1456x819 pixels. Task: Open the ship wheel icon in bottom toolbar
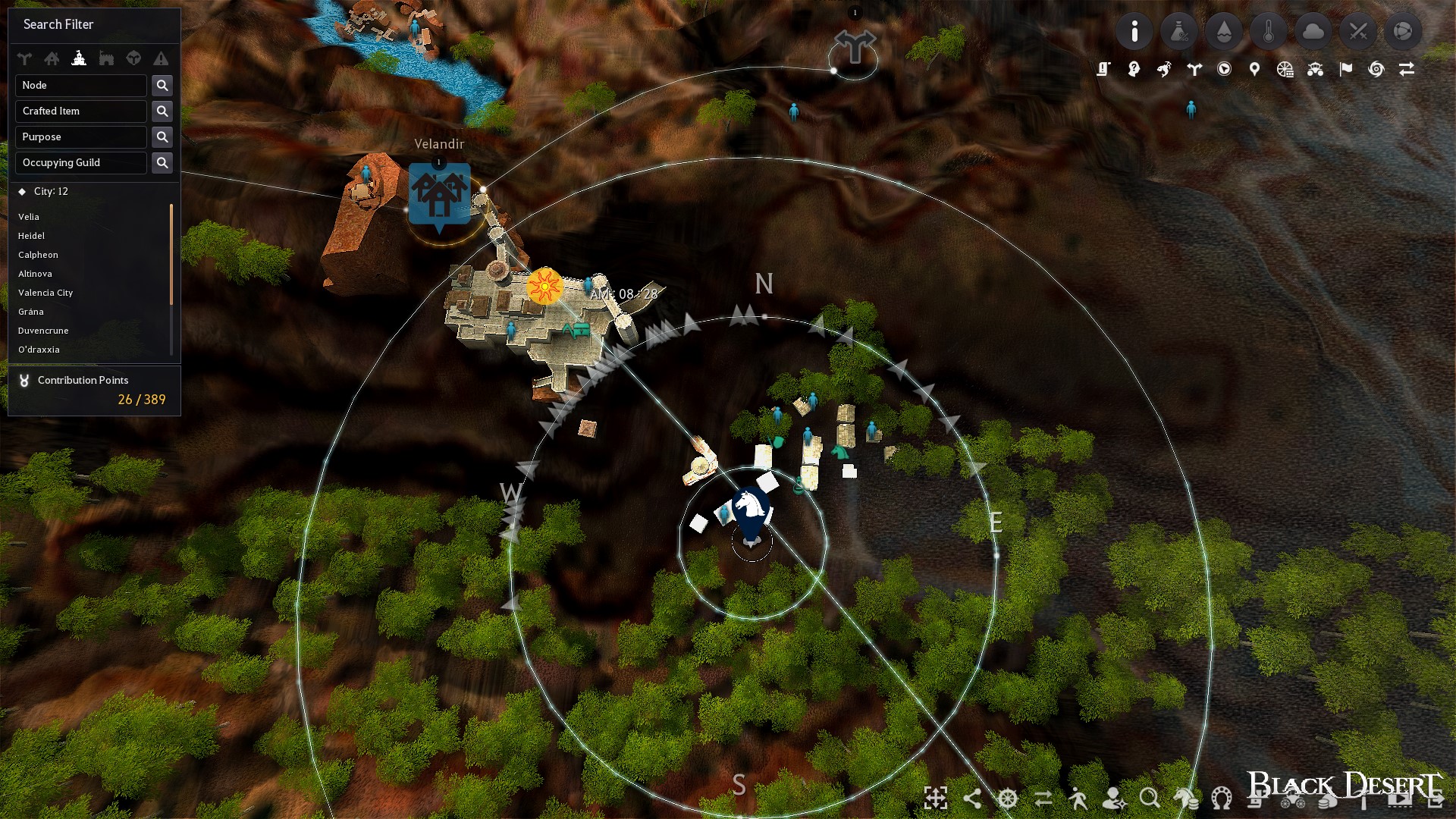[1008, 798]
